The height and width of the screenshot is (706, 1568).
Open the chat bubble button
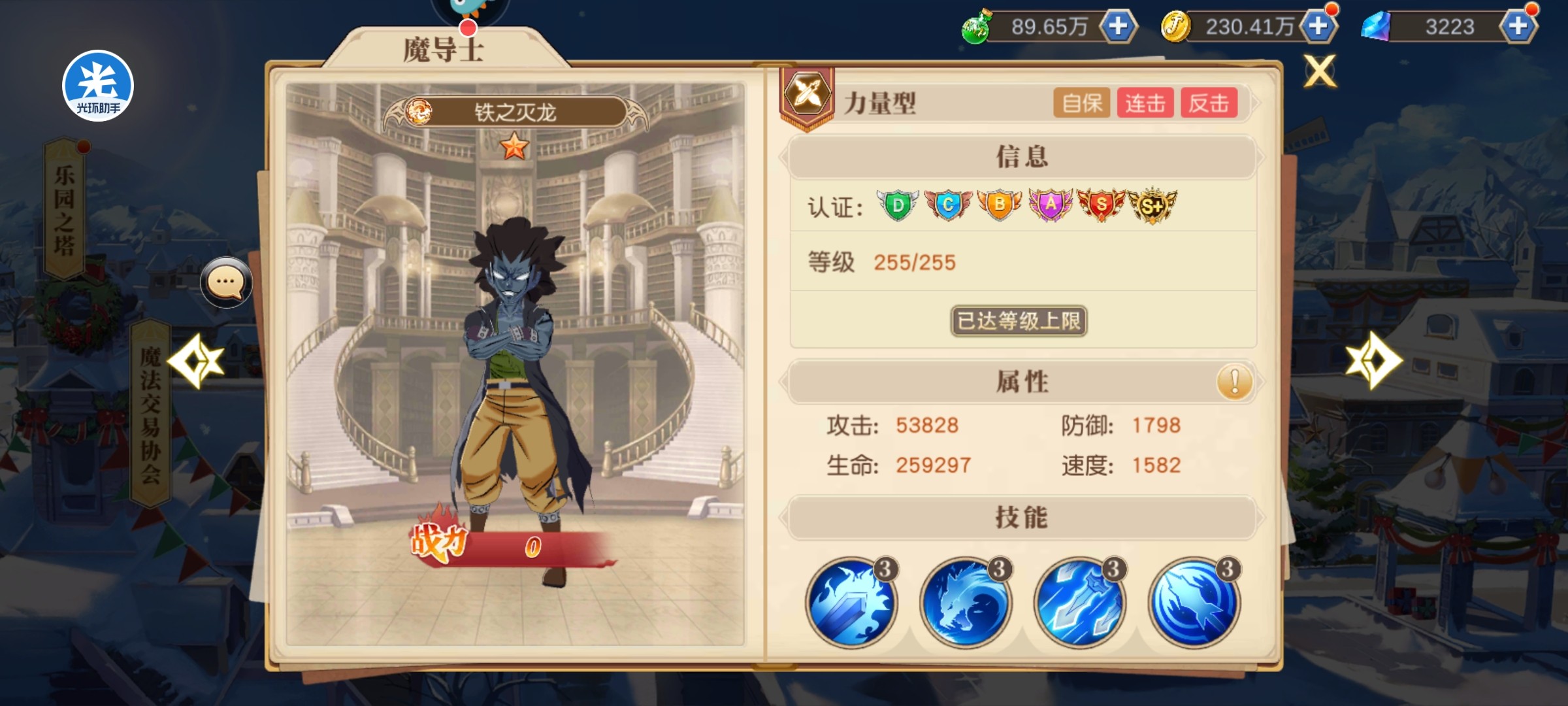pyautogui.click(x=226, y=282)
